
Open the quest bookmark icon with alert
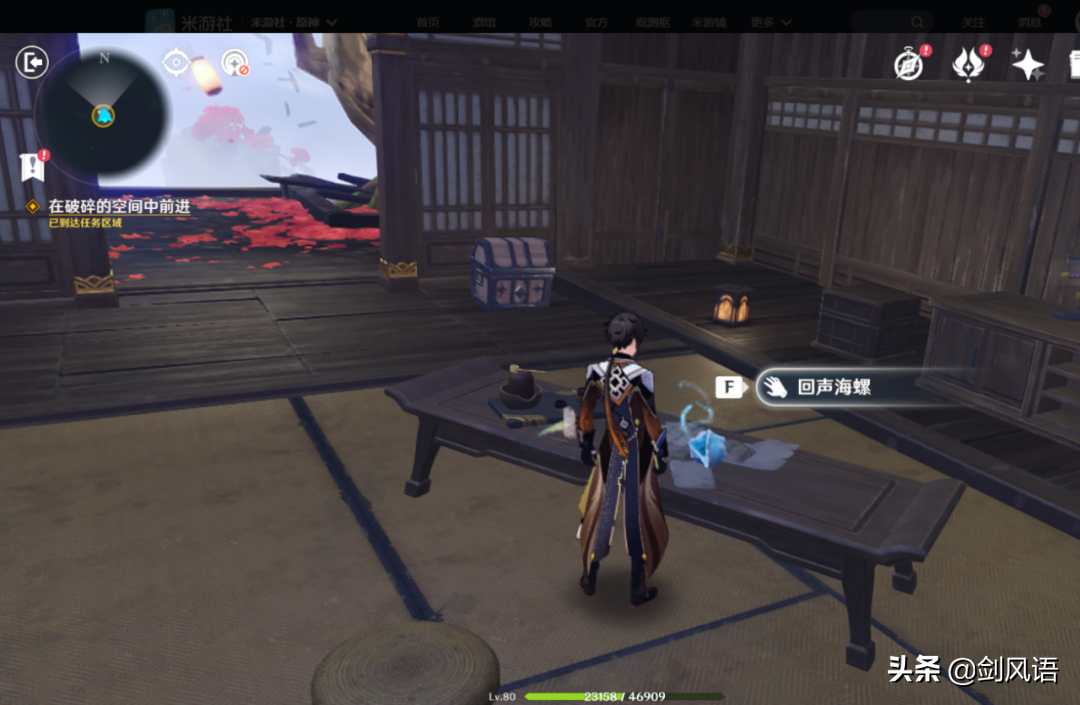click(x=32, y=166)
